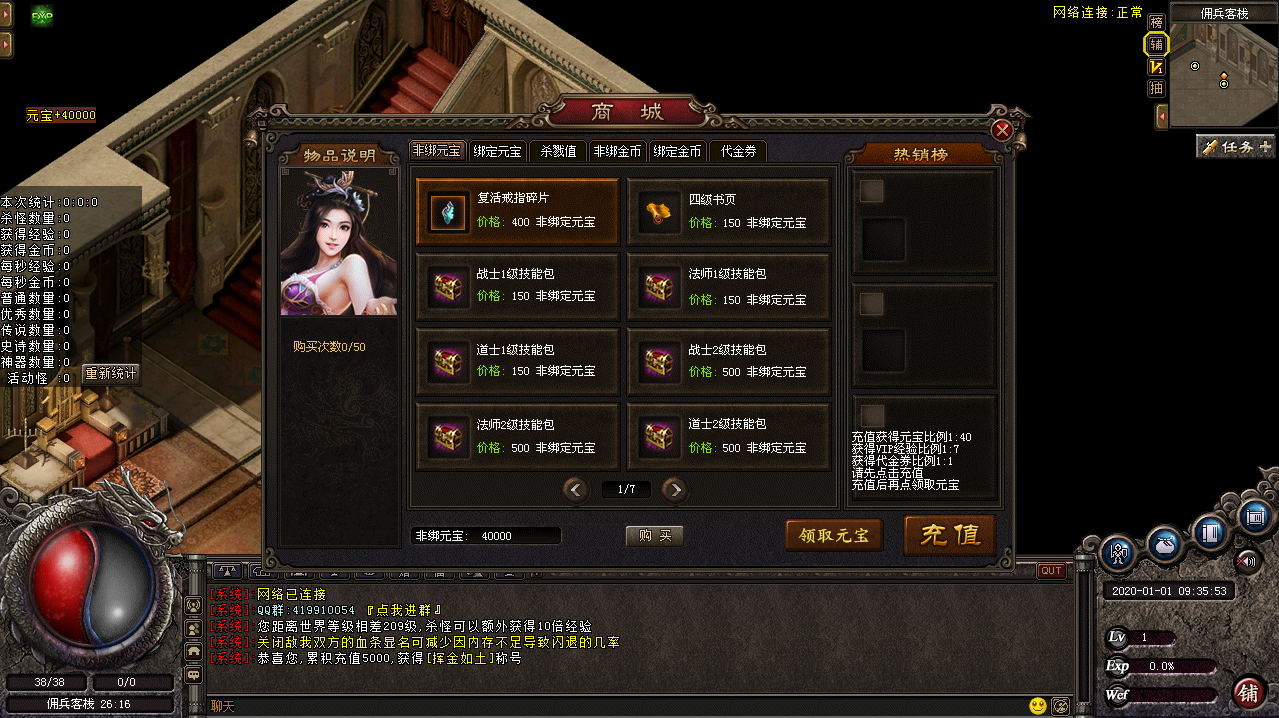Open the 杀戮值 shop tab
The width and height of the screenshot is (1279, 718).
tap(558, 152)
